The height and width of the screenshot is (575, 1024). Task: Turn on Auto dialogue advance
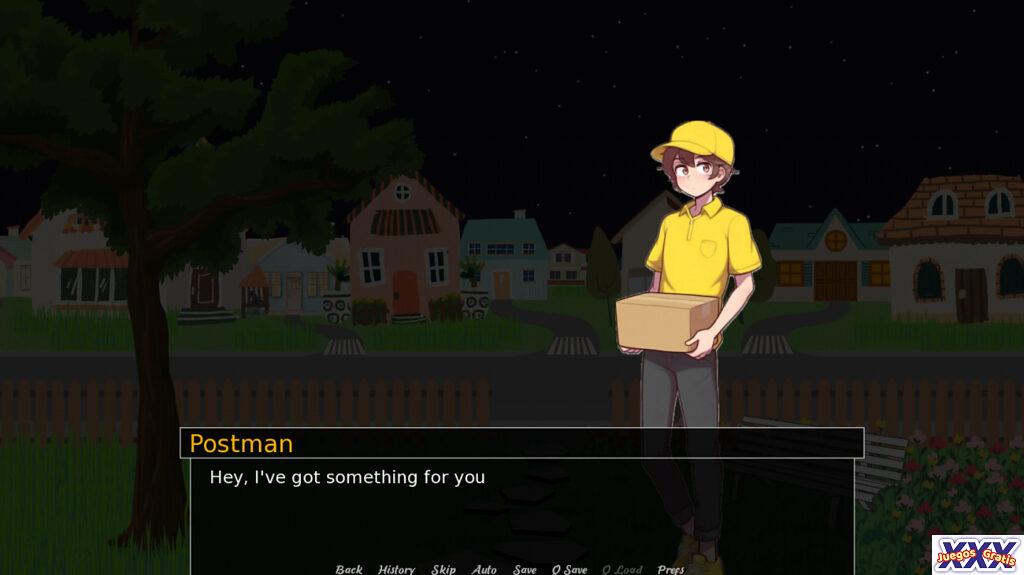pos(484,569)
